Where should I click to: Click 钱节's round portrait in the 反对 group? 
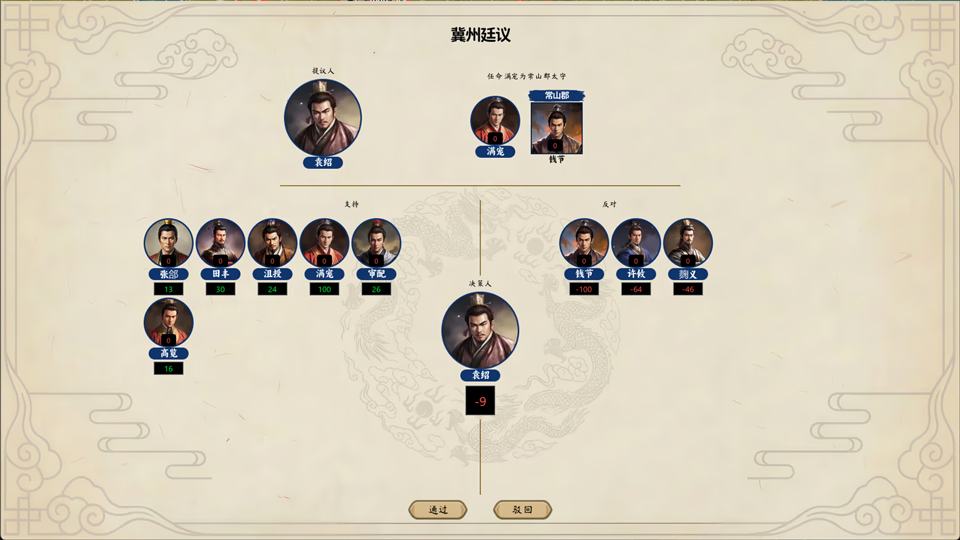(x=584, y=244)
